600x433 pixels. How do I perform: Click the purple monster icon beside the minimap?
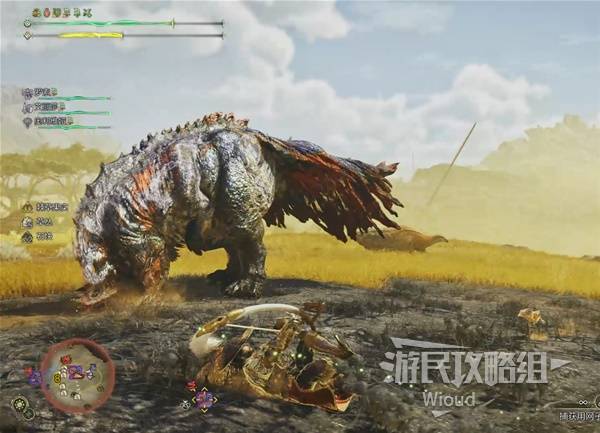33,377
